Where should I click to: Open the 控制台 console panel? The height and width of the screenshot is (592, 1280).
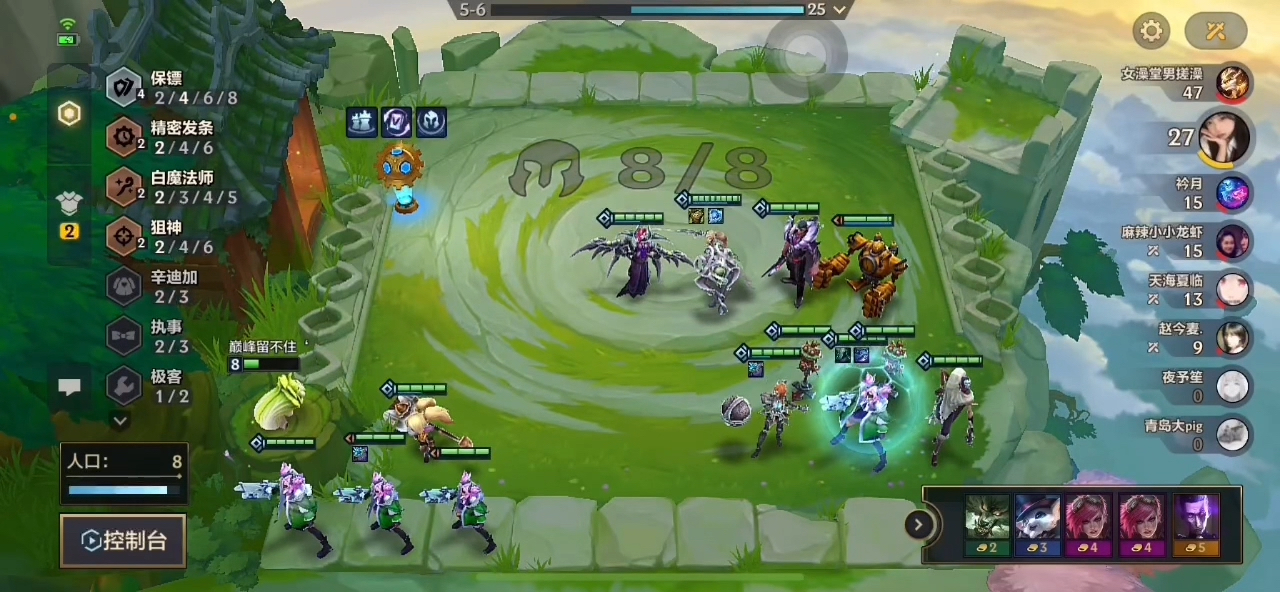[x=123, y=541]
